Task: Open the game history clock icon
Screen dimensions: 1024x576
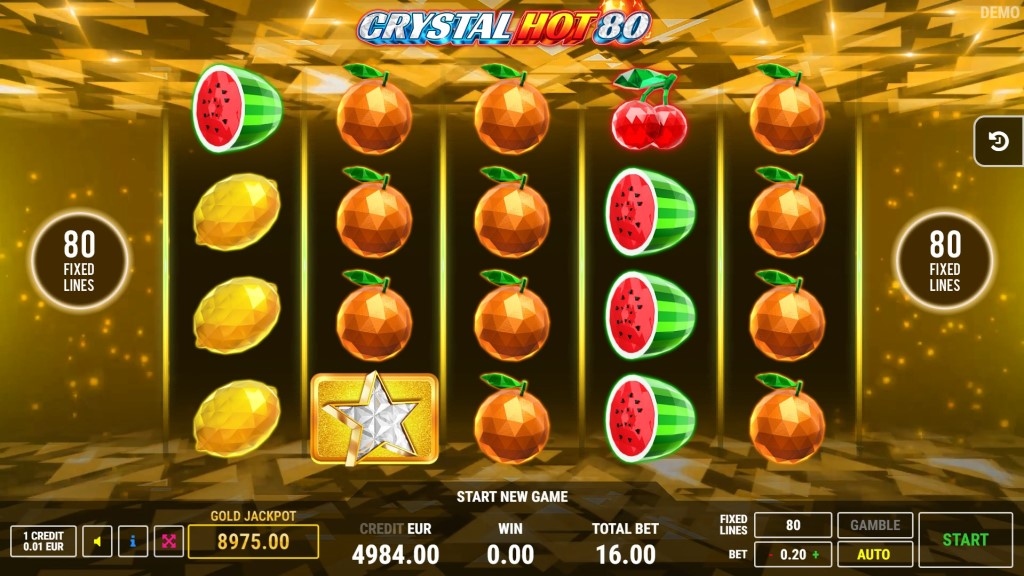Action: [999, 141]
